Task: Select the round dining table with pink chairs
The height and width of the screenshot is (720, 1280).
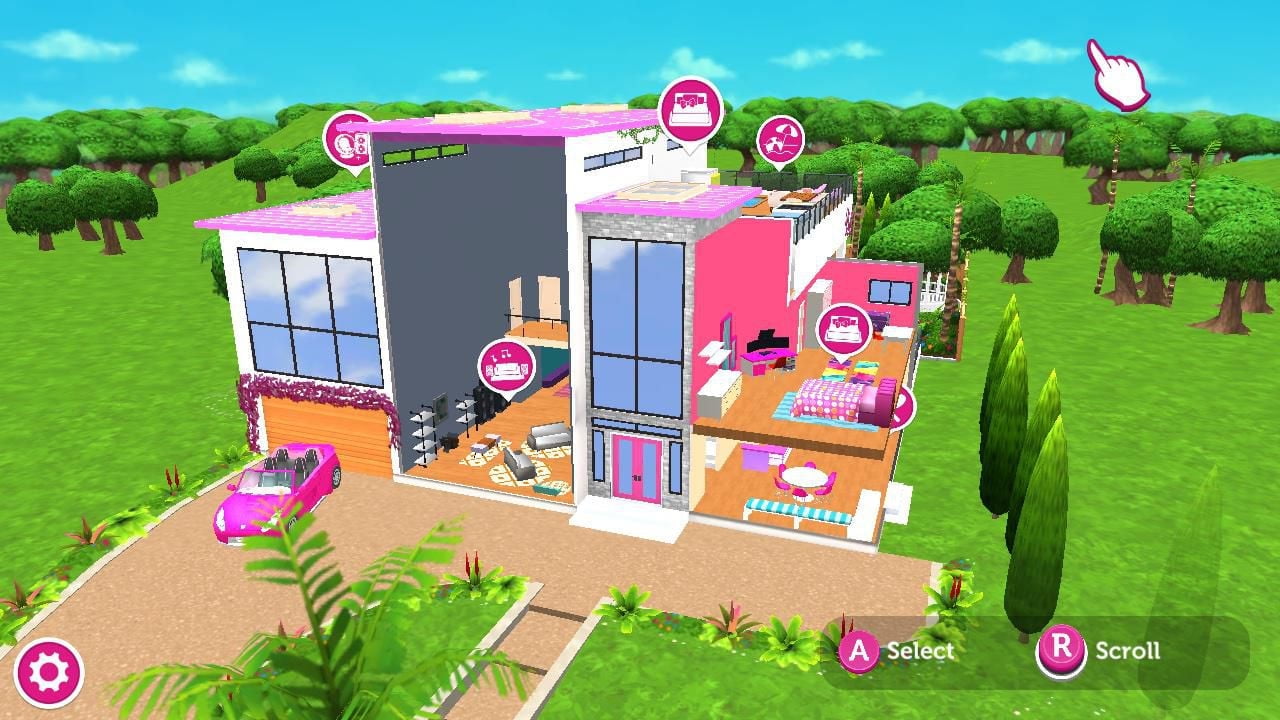Action: [803, 477]
